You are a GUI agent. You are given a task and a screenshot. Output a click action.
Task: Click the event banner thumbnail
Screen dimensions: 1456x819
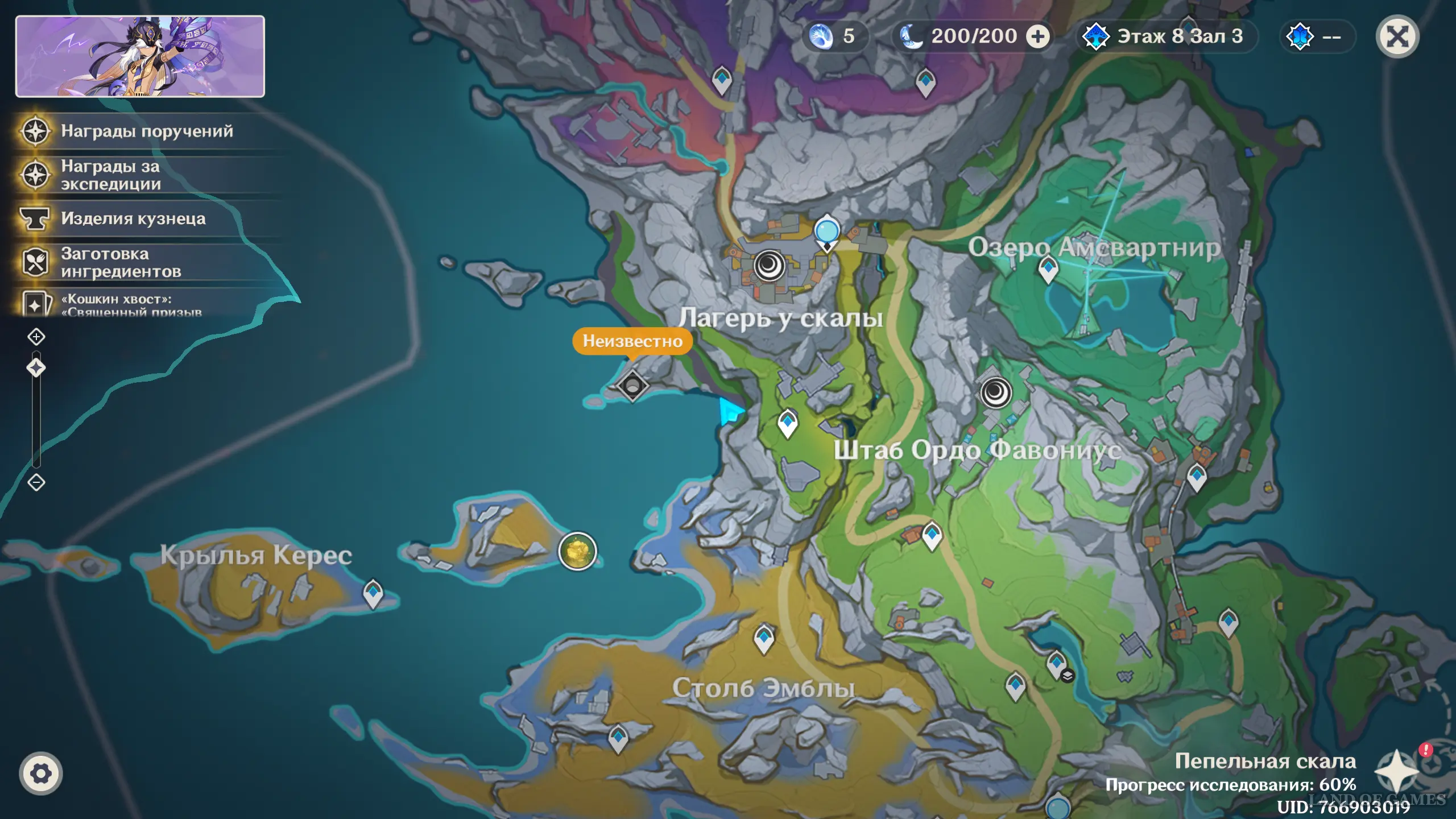click(140, 56)
